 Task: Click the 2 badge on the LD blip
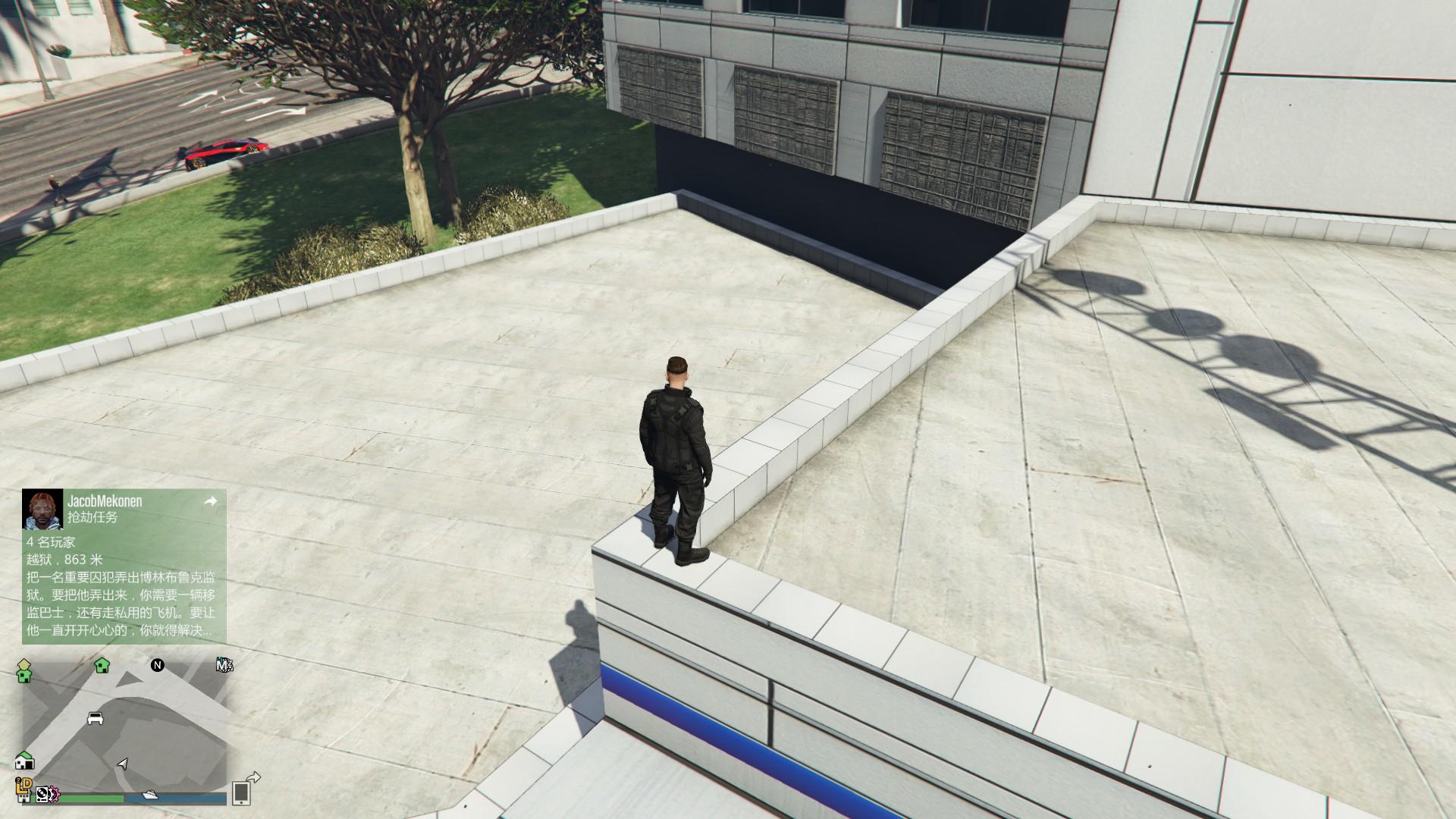pos(18,780)
